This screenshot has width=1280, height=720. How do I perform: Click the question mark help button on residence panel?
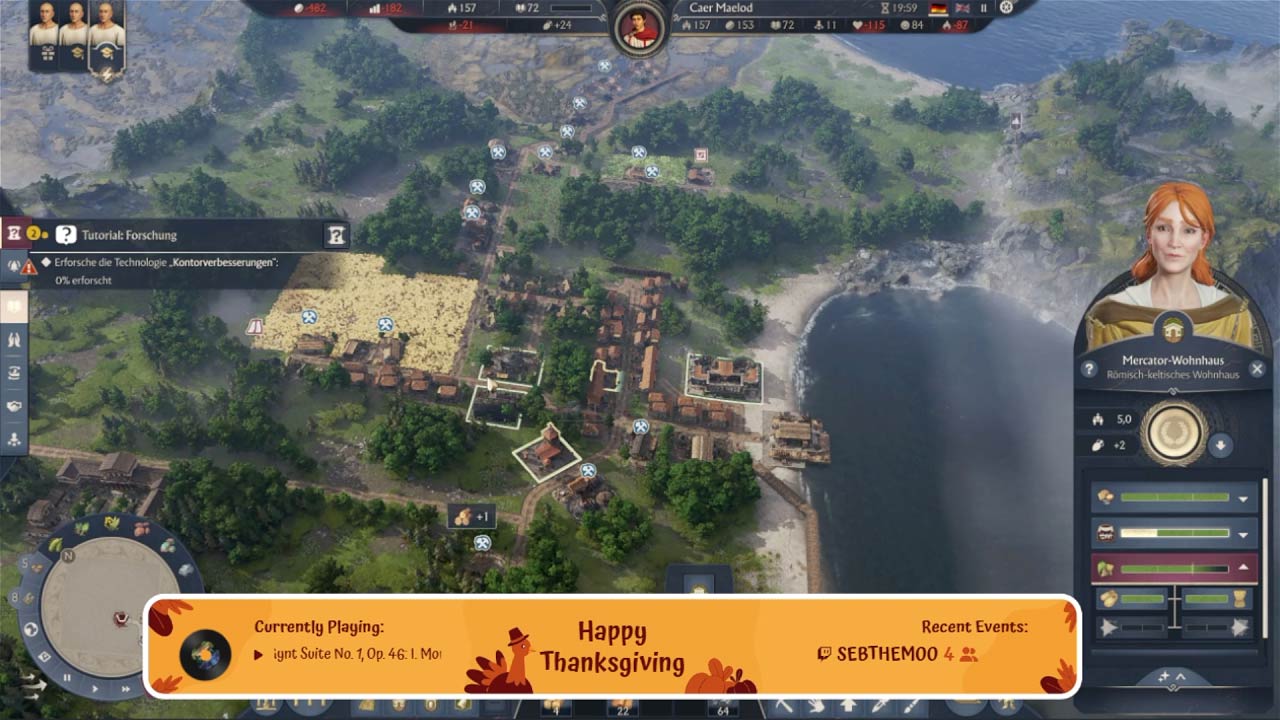pos(1090,367)
